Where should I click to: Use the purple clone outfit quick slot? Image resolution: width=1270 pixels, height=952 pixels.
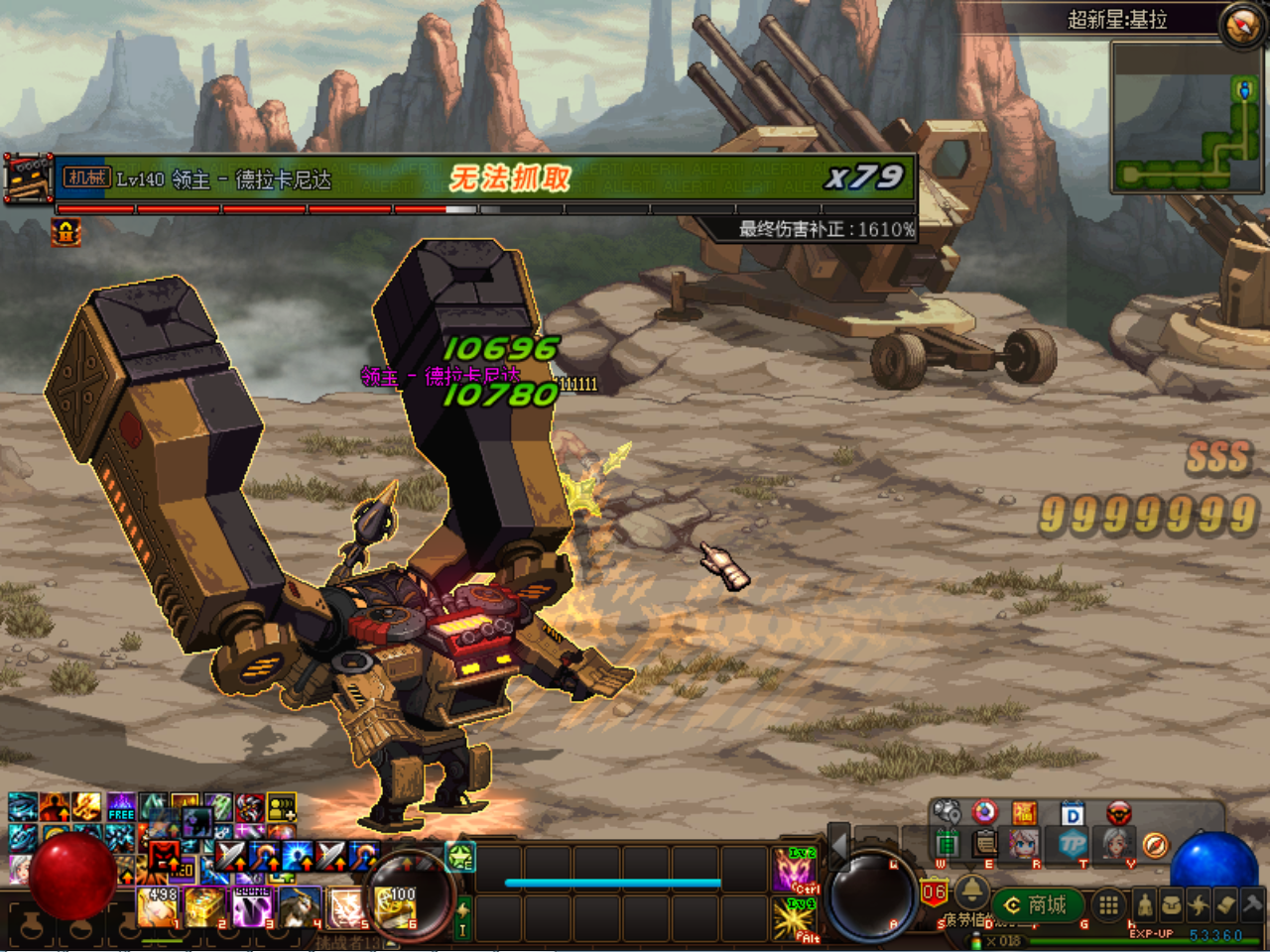[x=253, y=907]
